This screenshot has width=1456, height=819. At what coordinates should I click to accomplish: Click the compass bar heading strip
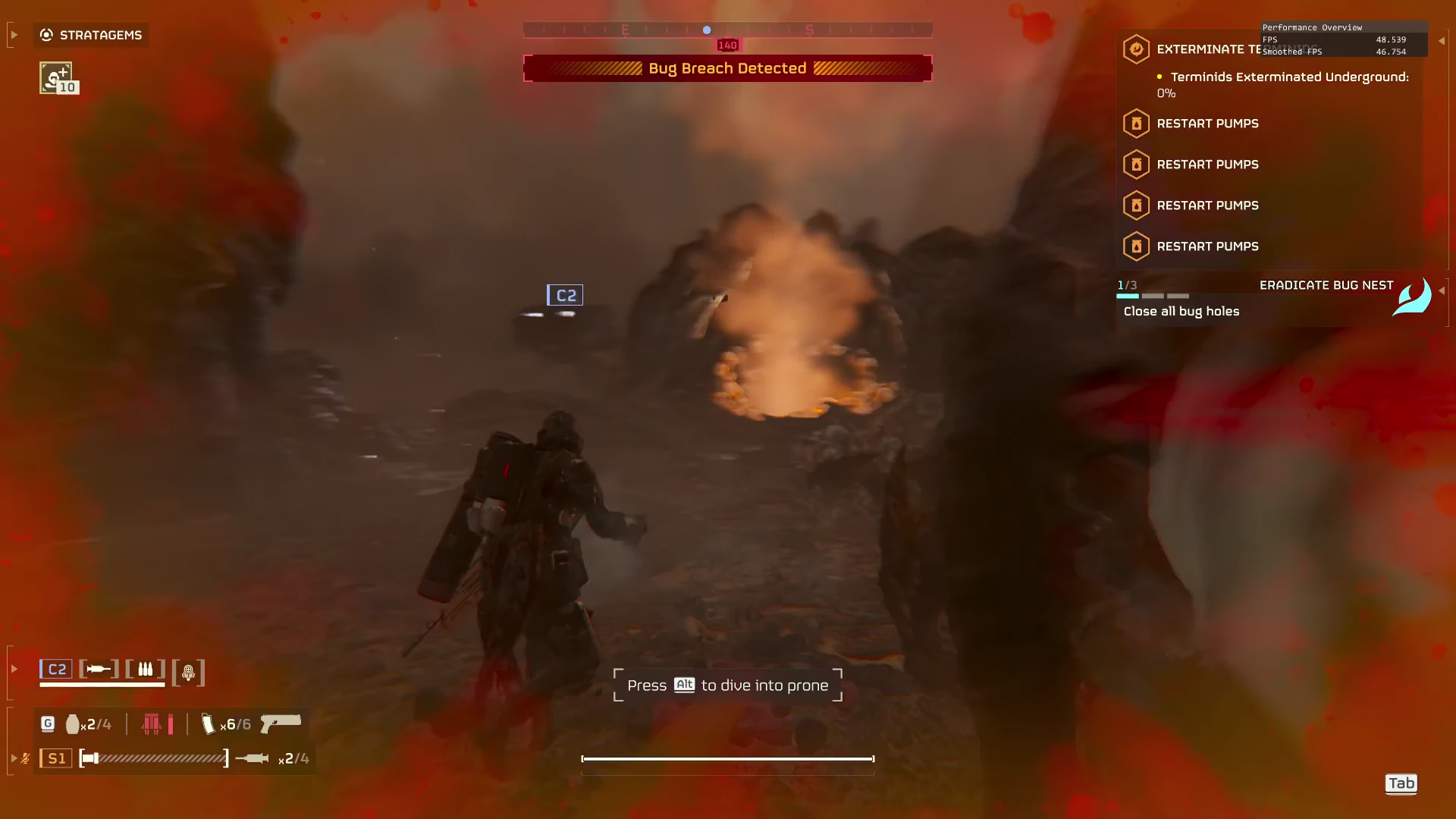[x=727, y=30]
